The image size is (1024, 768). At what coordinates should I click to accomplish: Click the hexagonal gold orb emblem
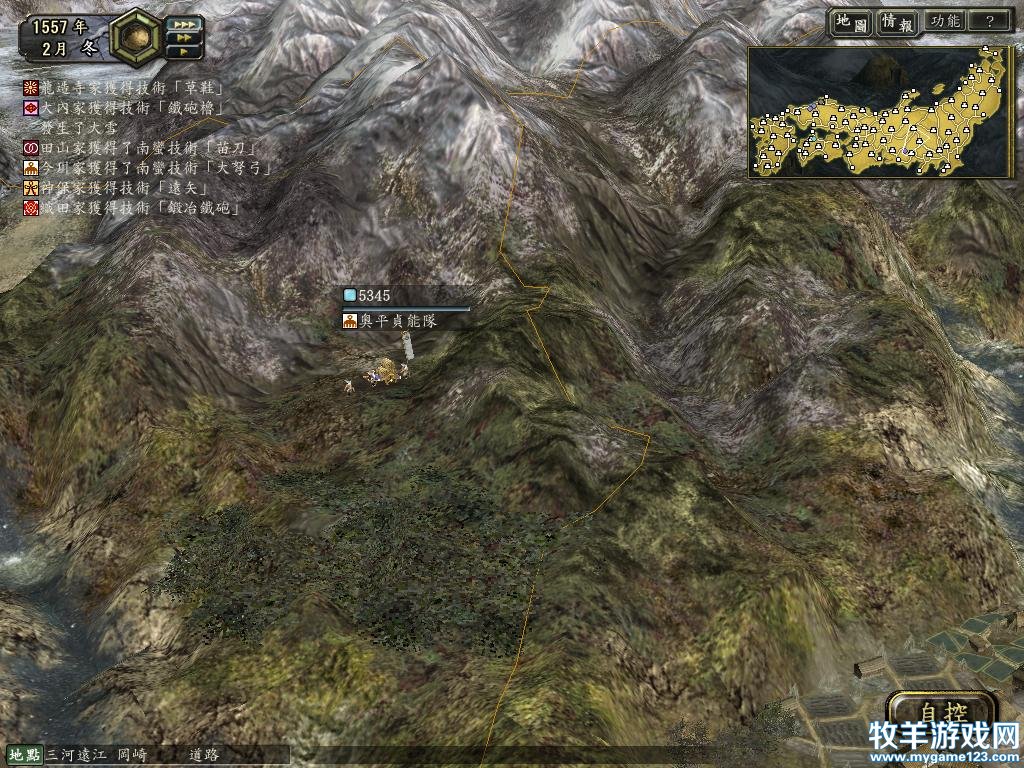(x=136, y=37)
